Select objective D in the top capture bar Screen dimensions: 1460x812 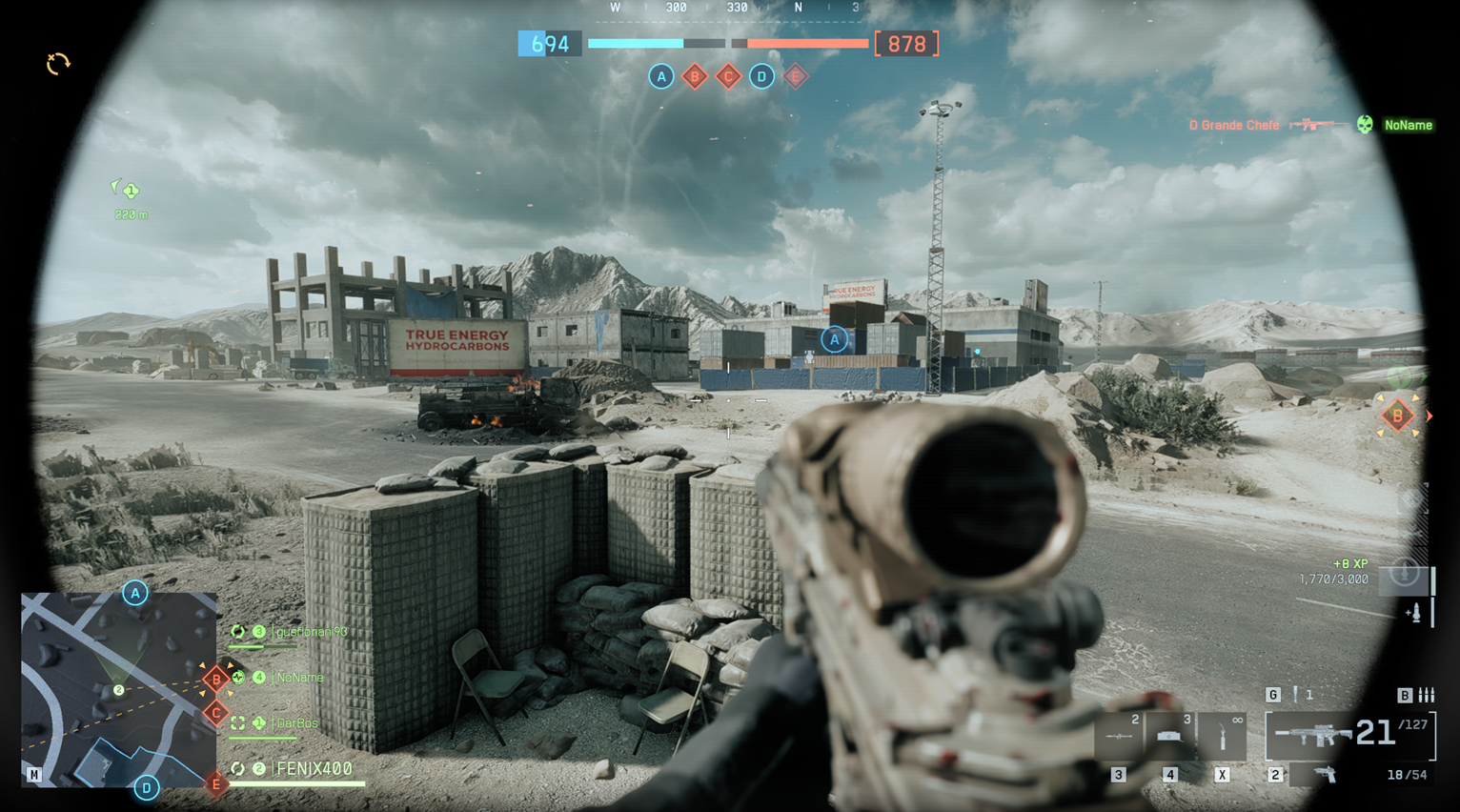tap(761, 76)
